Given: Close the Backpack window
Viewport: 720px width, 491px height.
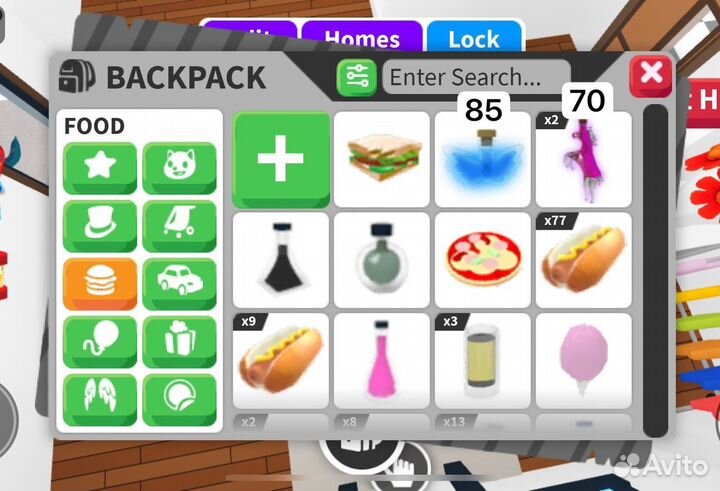Looking at the screenshot, I should (x=651, y=75).
